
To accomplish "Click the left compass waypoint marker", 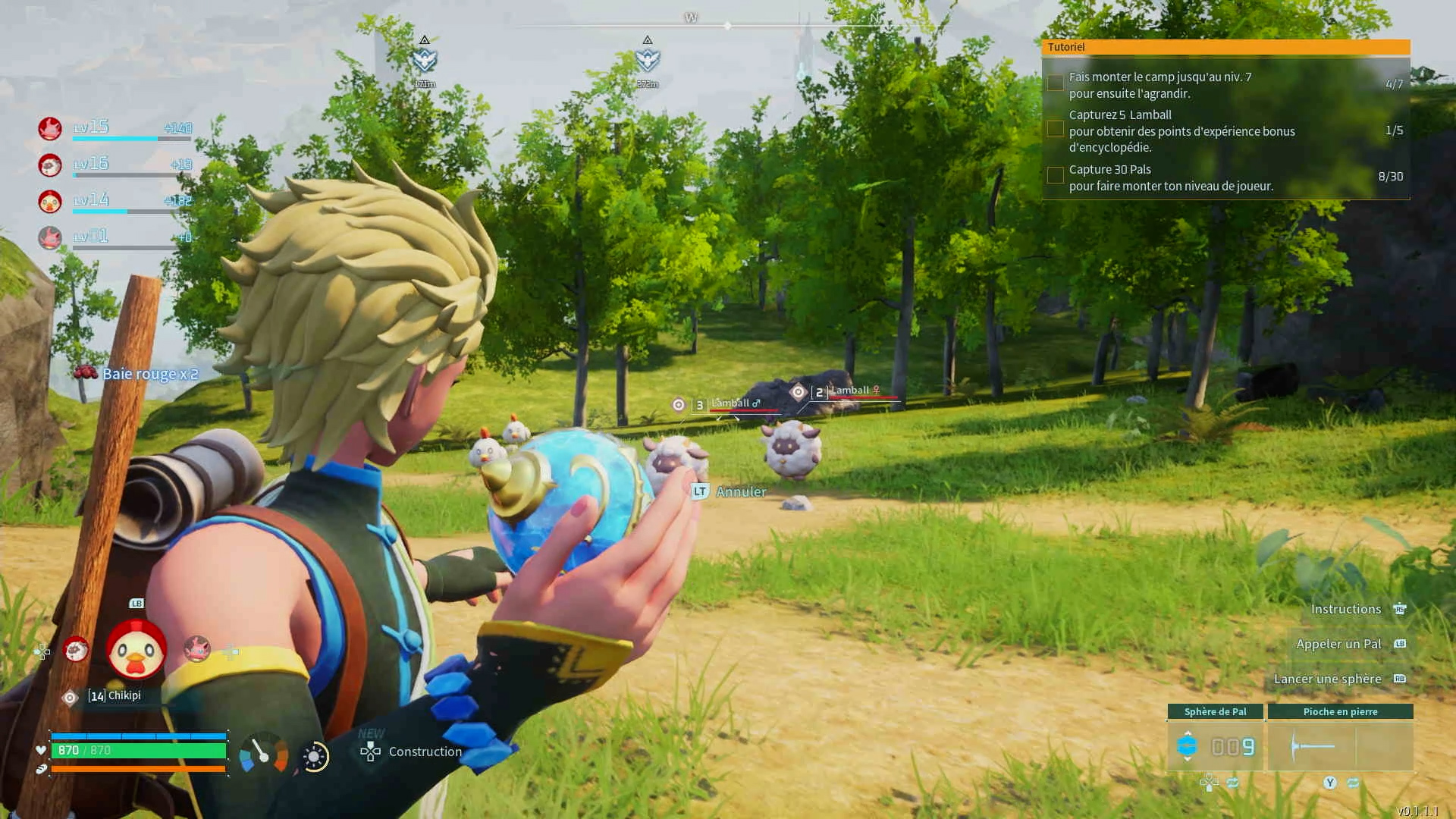I will (425, 59).
